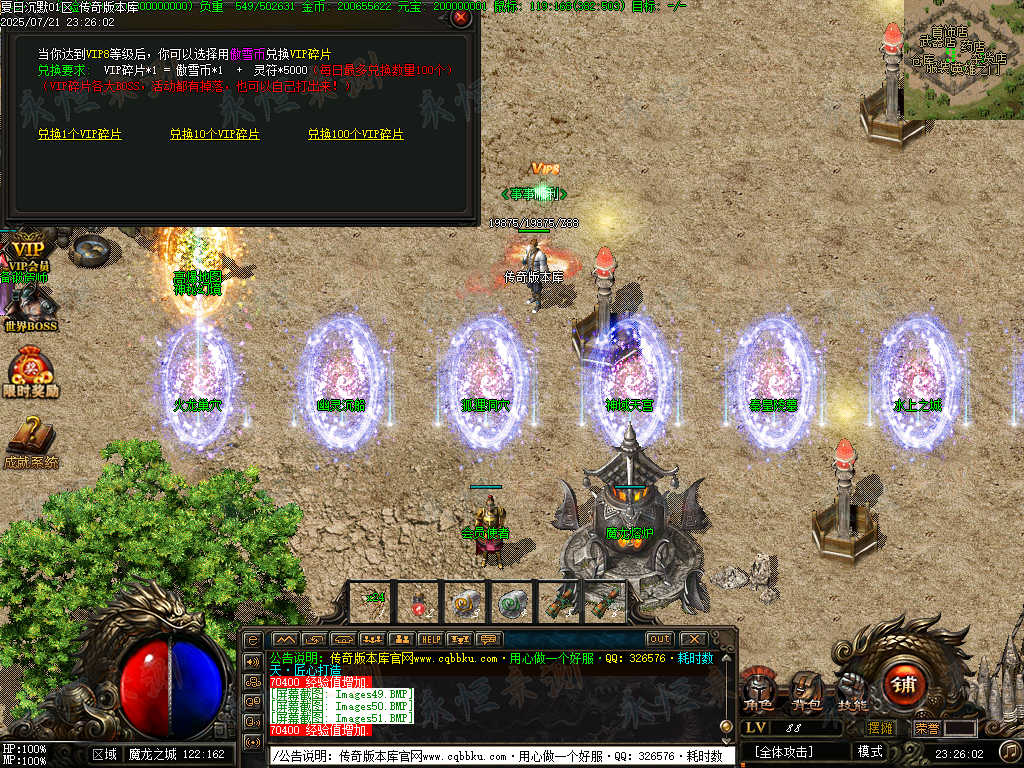Screen dimensions: 1024x768
Task: Open the 限时奖励 timed rewards
Action: pyautogui.click(x=30, y=372)
